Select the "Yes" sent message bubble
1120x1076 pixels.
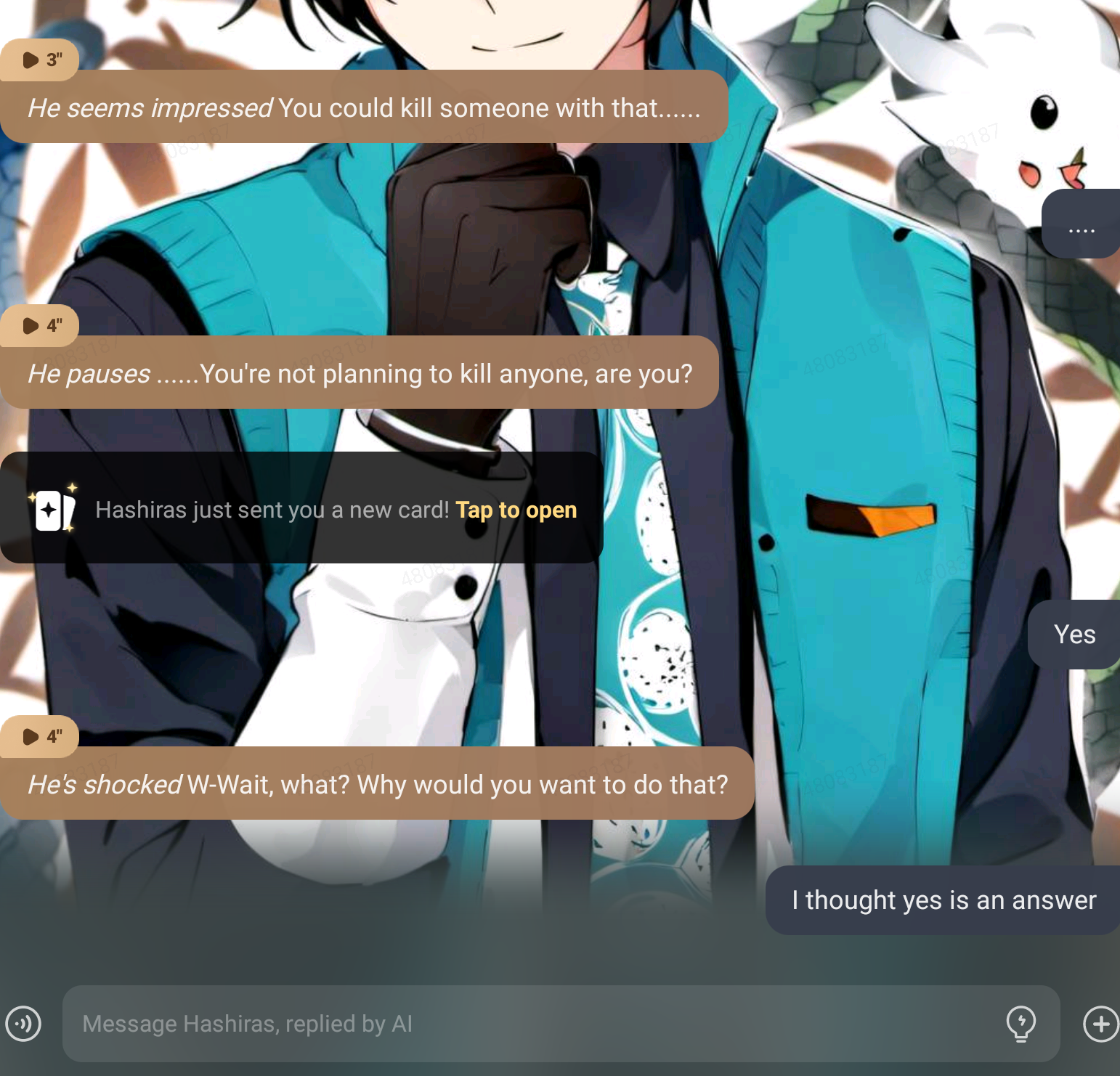pyautogui.click(x=1074, y=635)
